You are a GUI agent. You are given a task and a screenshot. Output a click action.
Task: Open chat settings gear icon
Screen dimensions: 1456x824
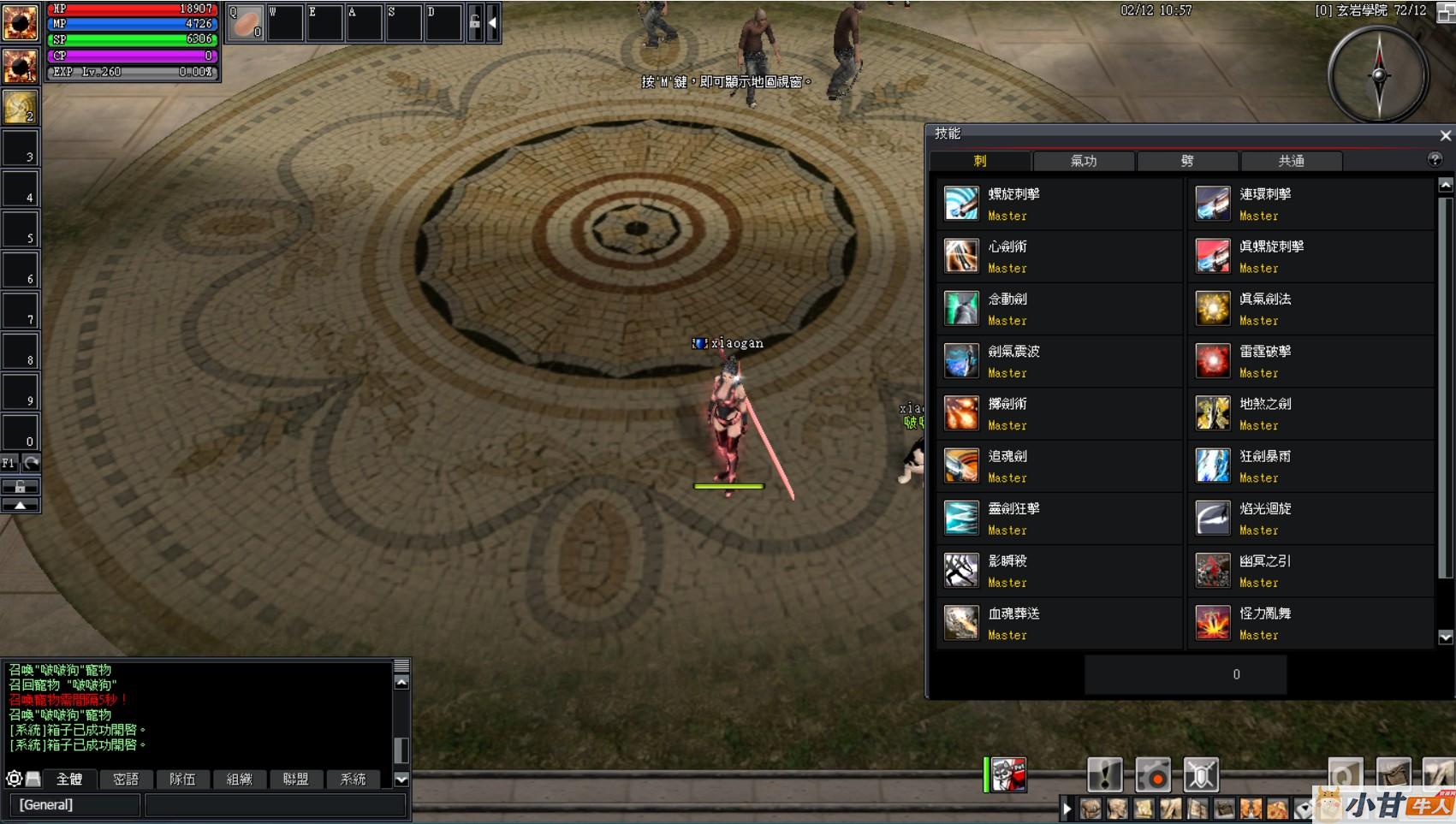point(14,779)
